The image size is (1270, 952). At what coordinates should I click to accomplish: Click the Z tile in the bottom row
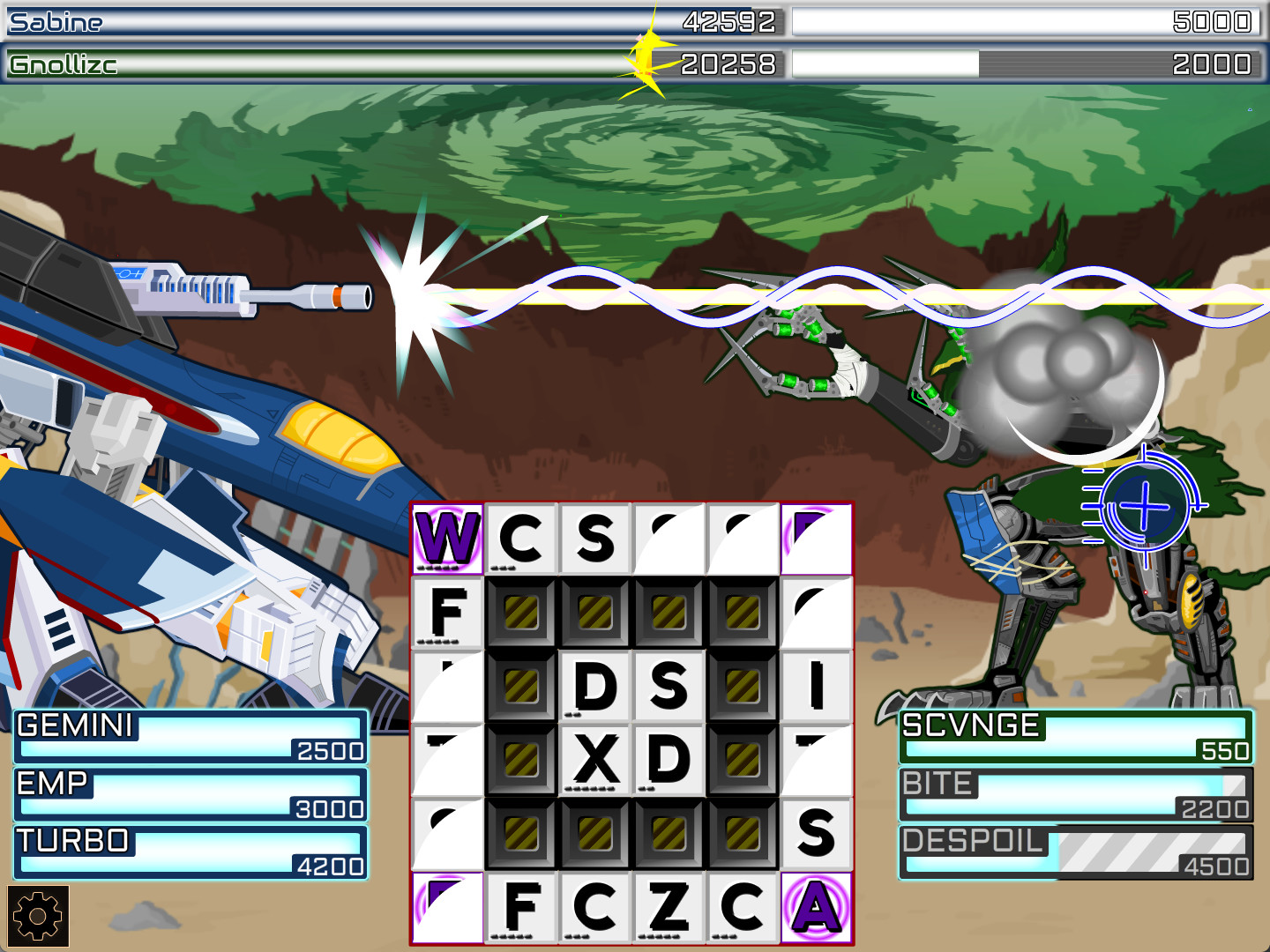click(669, 907)
